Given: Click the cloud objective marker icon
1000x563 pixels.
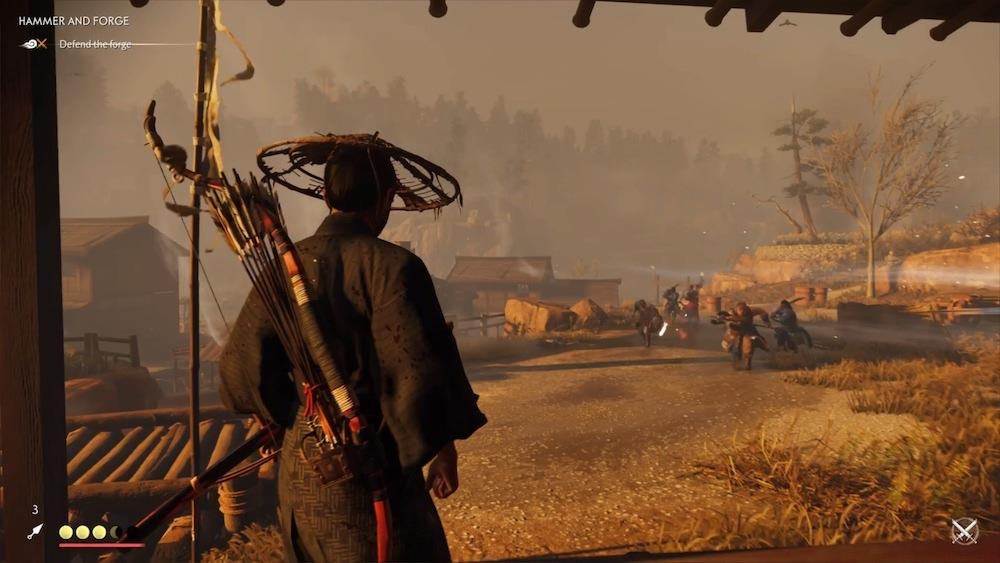Looking at the screenshot, I should point(33,44).
